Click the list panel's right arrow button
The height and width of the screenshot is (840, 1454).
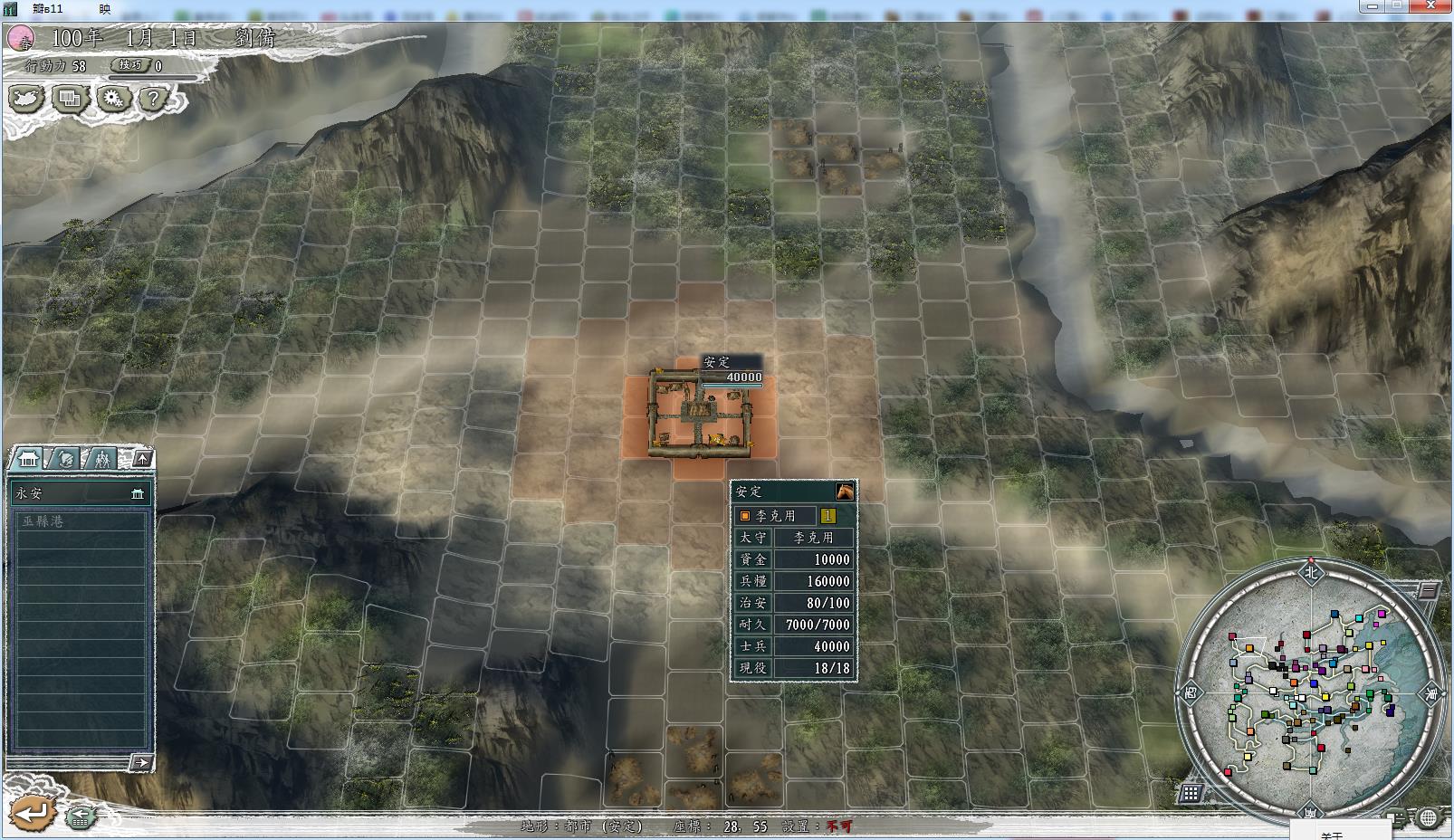point(141,763)
